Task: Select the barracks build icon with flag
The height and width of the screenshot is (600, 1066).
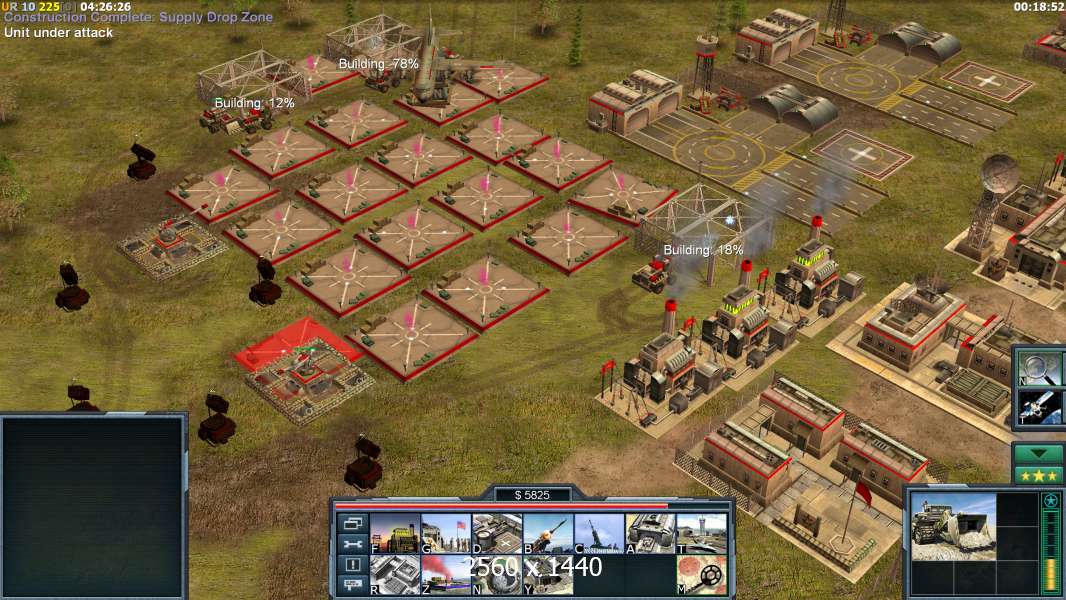Action: (446, 534)
